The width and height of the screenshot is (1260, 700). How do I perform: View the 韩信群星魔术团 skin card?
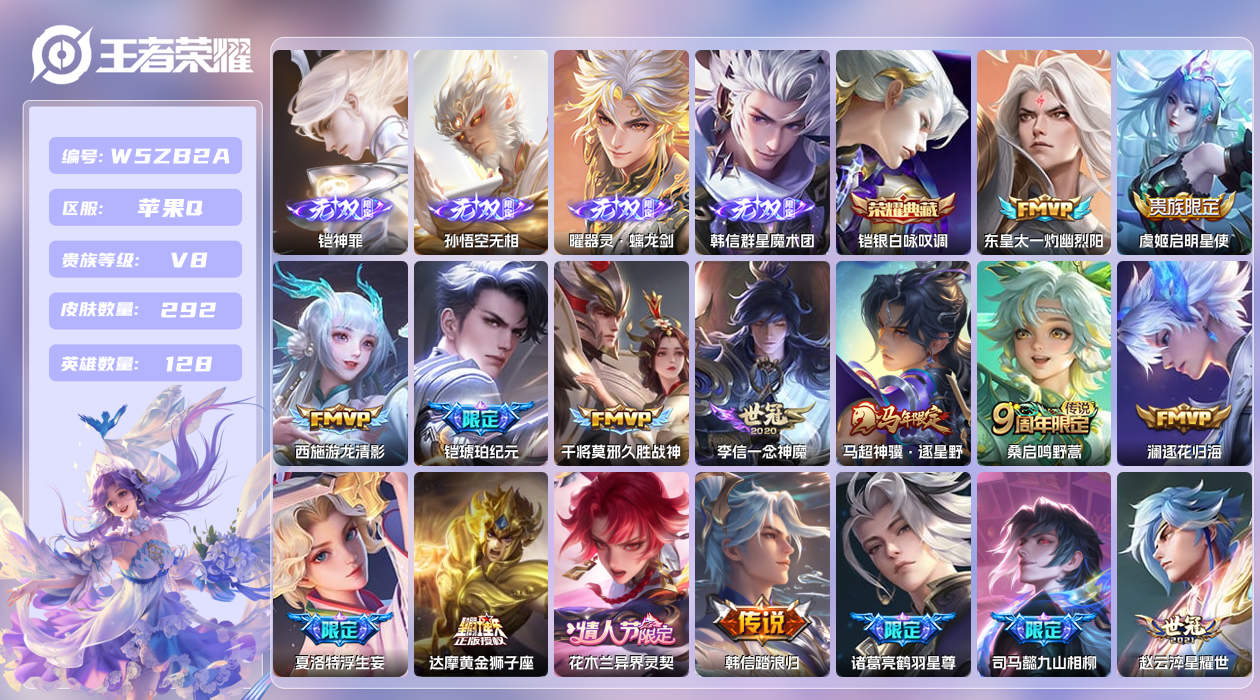(x=762, y=152)
